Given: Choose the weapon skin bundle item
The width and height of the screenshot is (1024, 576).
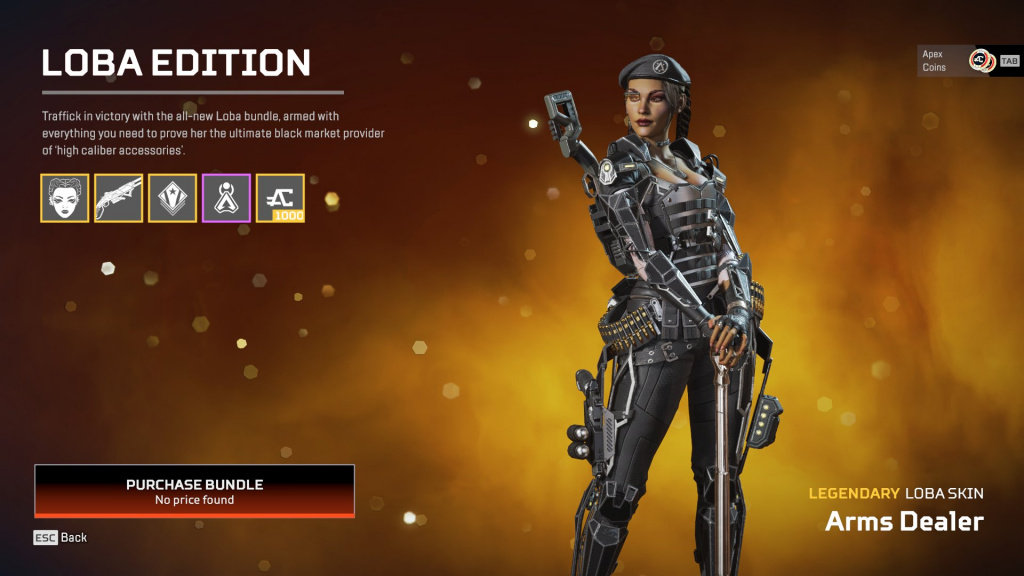Looking at the screenshot, I should pos(119,198).
